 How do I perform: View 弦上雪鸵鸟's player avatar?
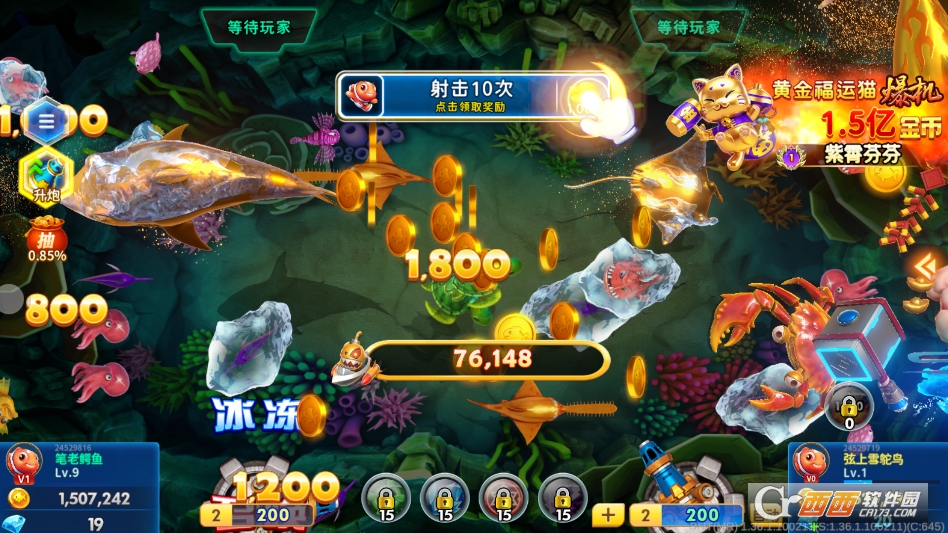[x=810, y=463]
